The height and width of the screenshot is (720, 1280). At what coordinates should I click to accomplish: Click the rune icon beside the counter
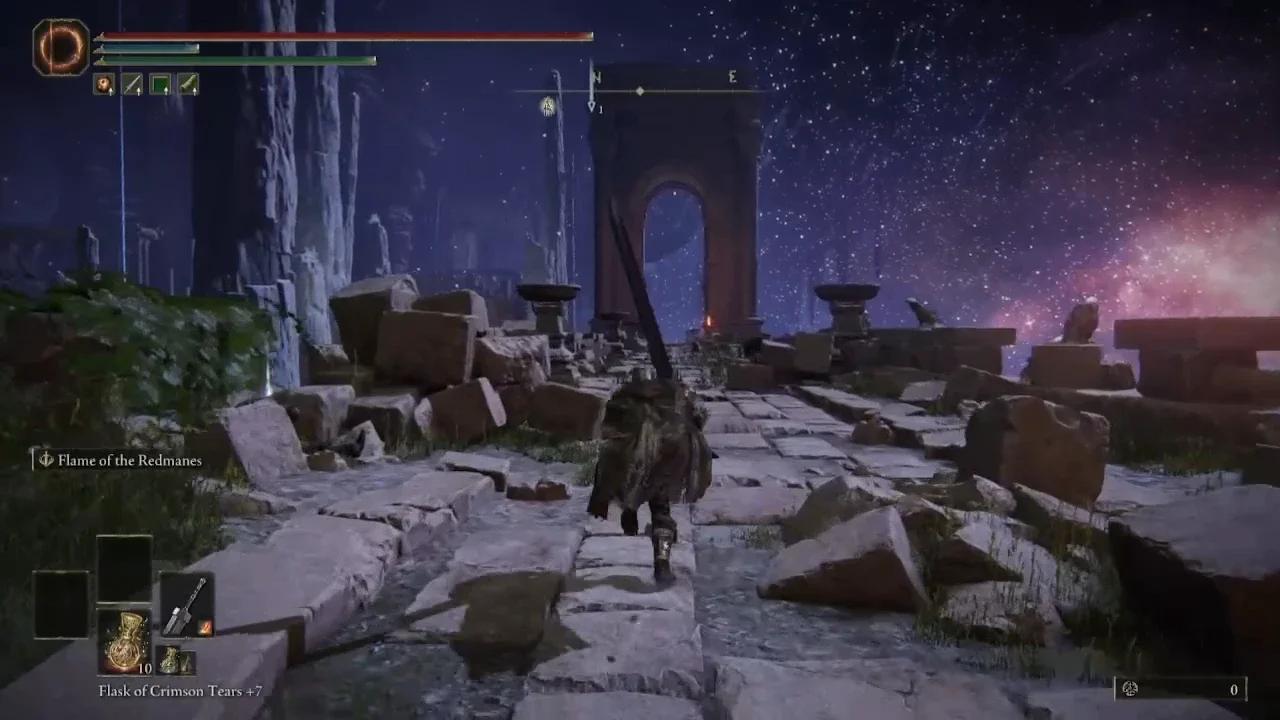[1130, 689]
